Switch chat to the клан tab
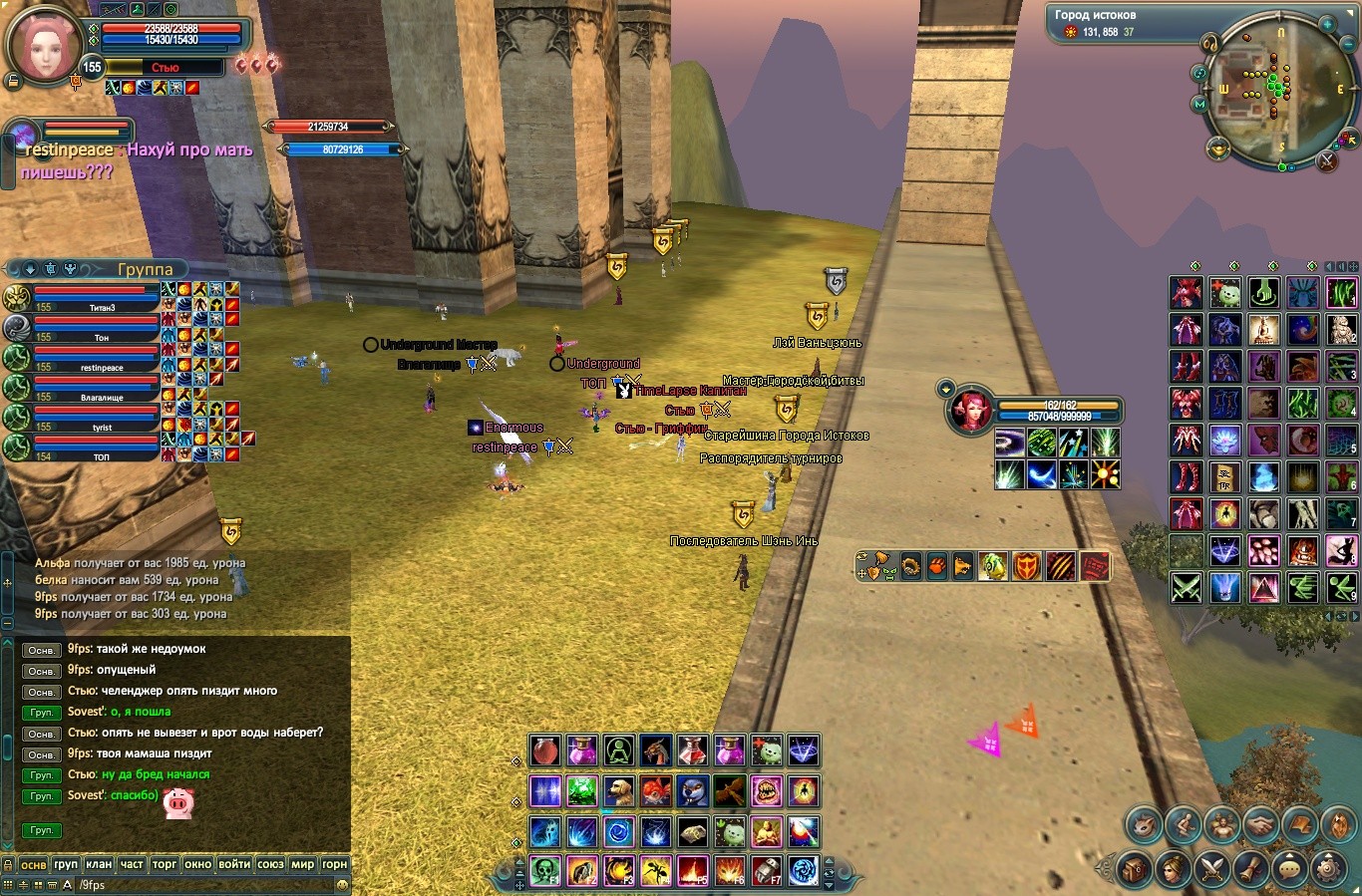Screen dimensions: 1362x896 [98, 864]
